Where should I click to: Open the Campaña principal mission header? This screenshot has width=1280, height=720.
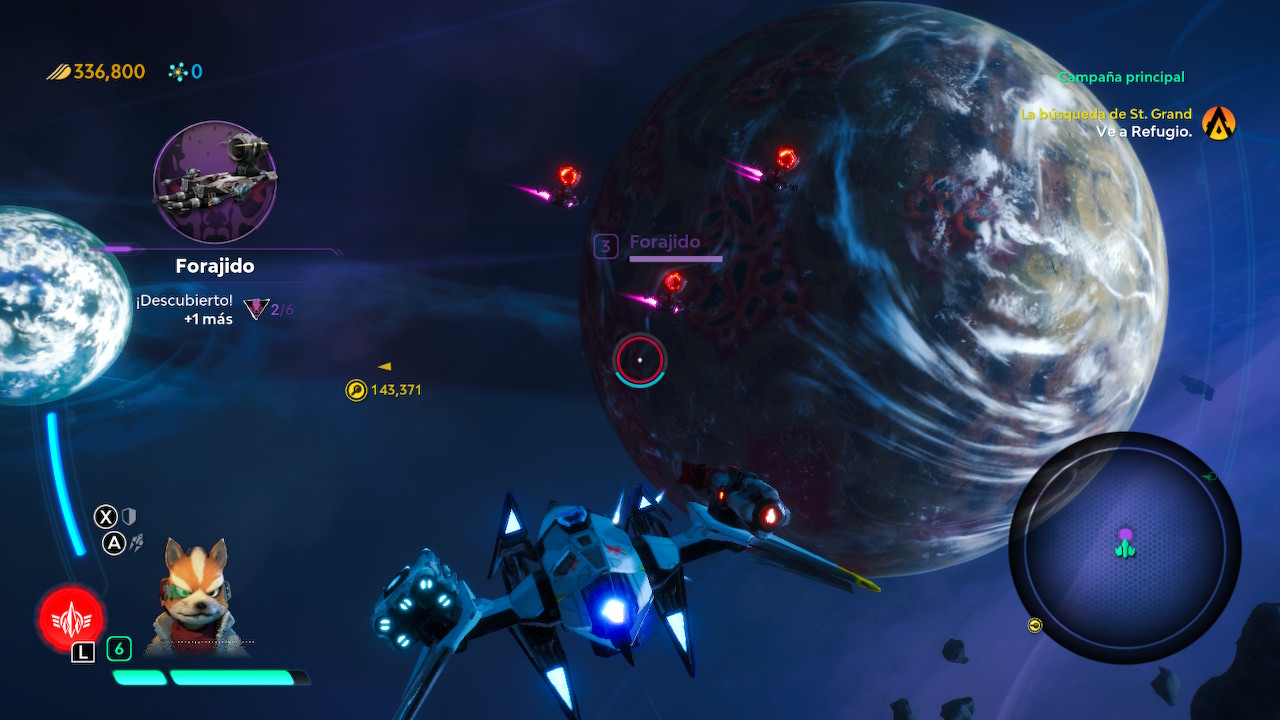(1120, 77)
